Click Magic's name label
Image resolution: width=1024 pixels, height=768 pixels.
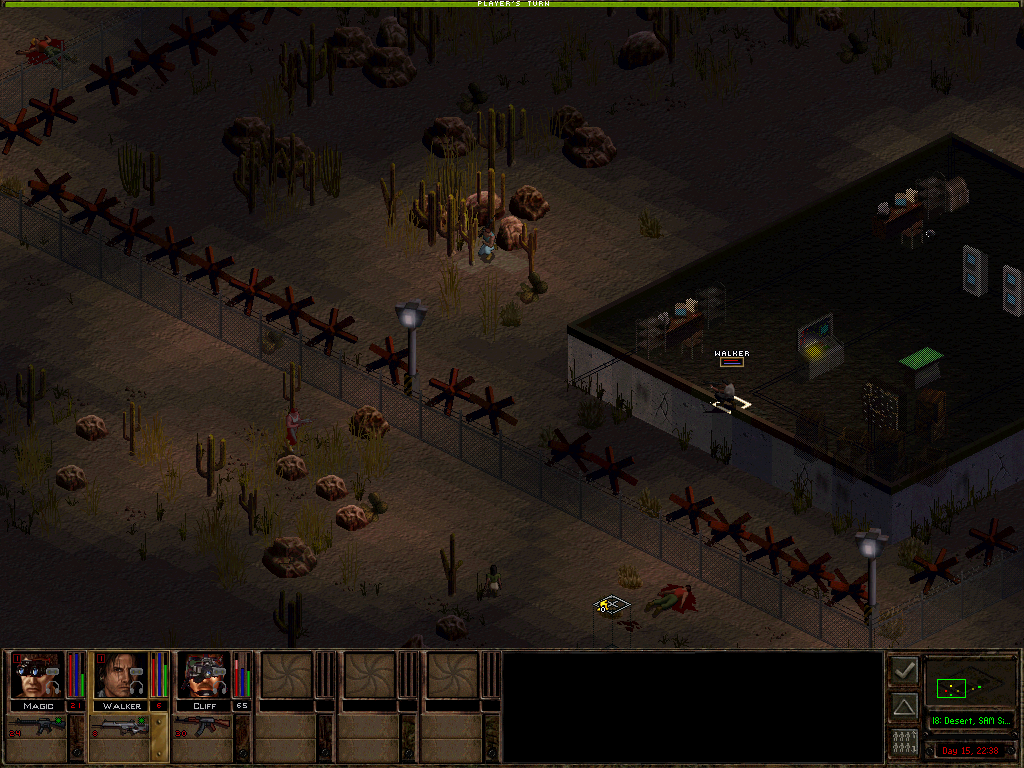pos(37,706)
